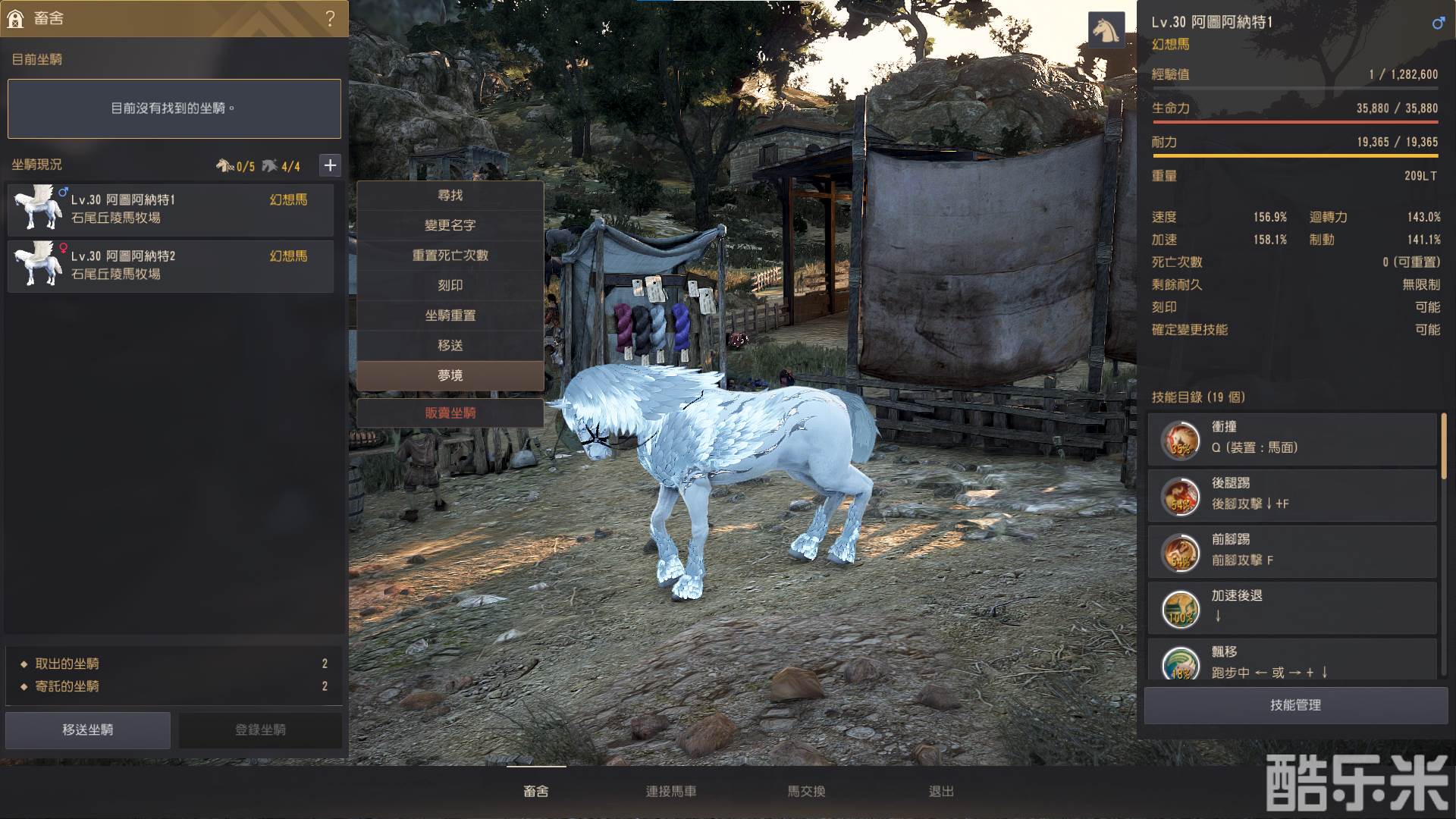Choose the 刻印 menu option

(450, 285)
